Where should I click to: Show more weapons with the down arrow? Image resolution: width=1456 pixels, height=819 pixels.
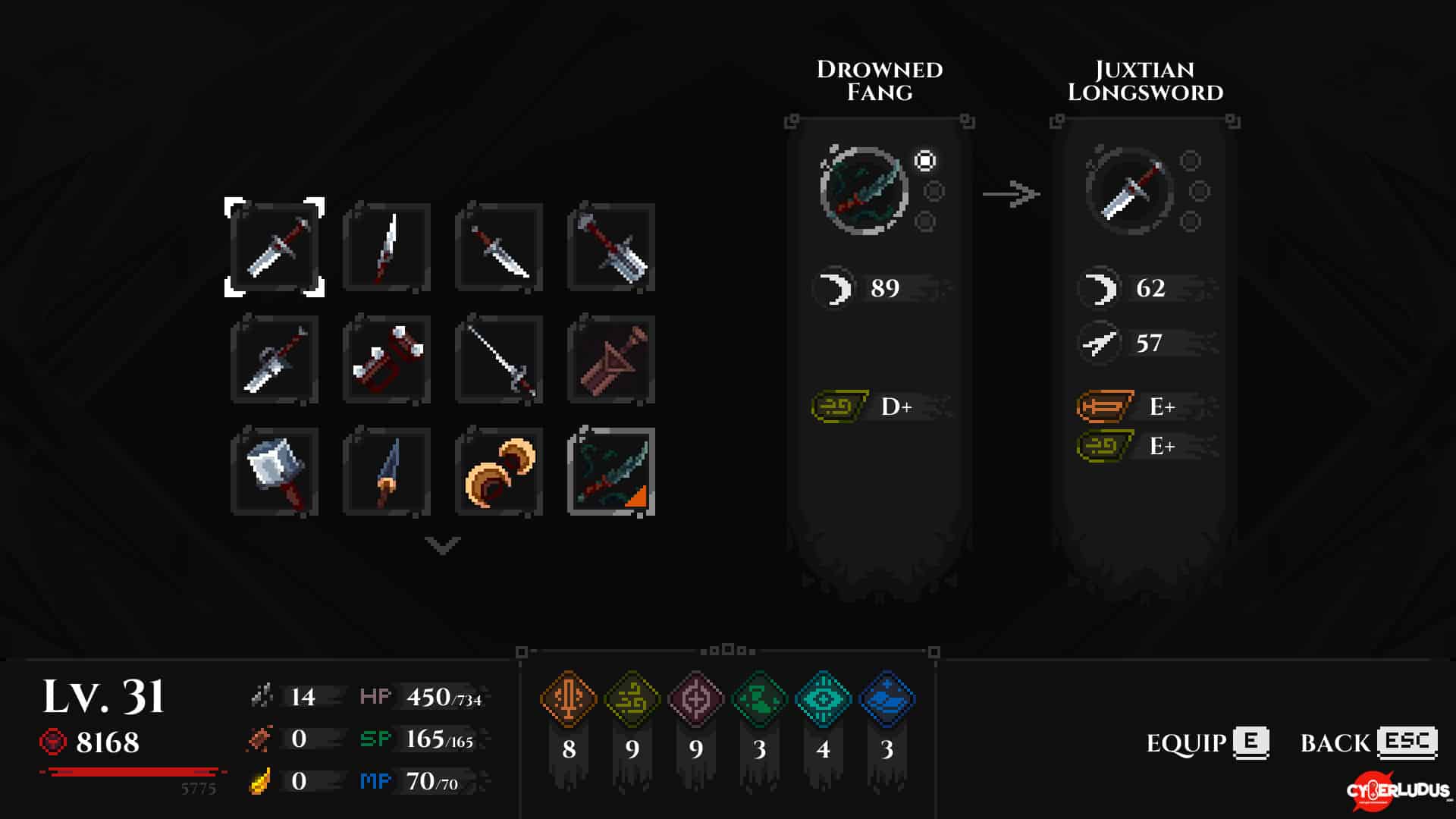pos(443,544)
